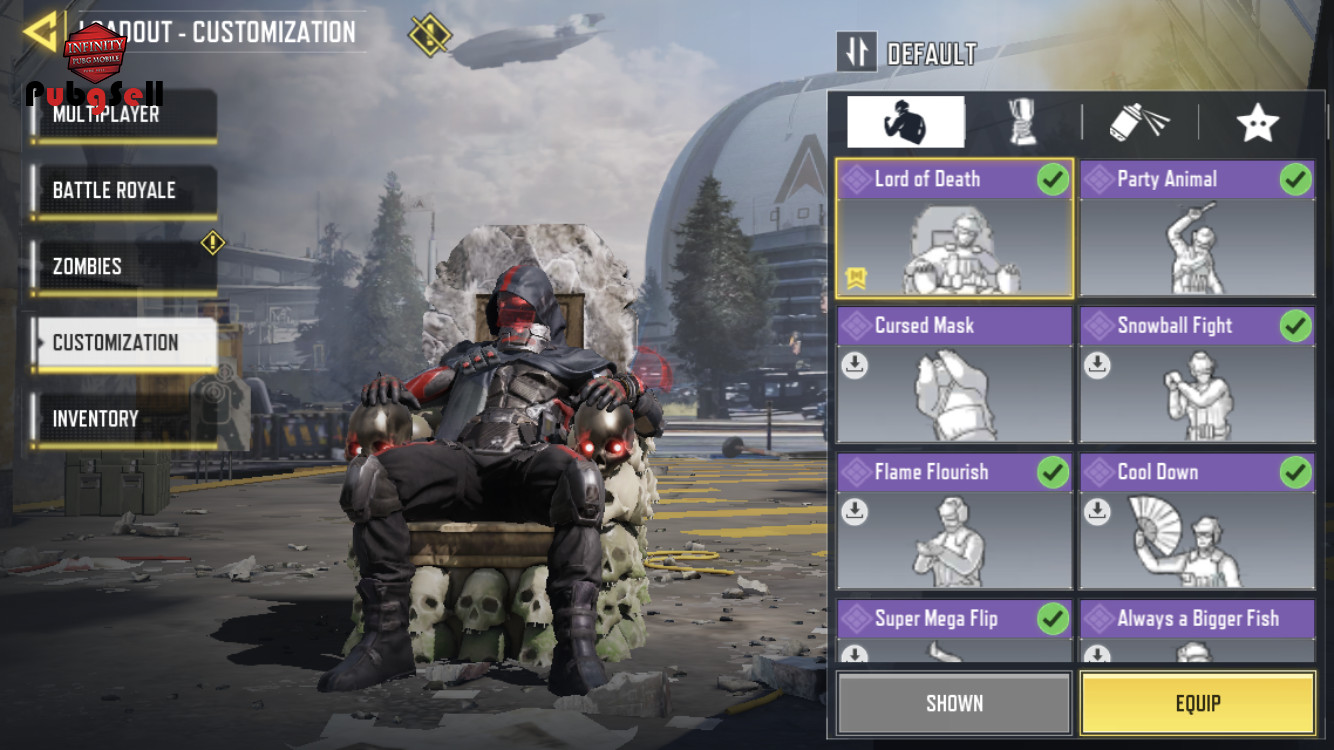Image resolution: width=1334 pixels, height=750 pixels.
Task: Switch to the spray can tab
Action: tap(1140, 123)
